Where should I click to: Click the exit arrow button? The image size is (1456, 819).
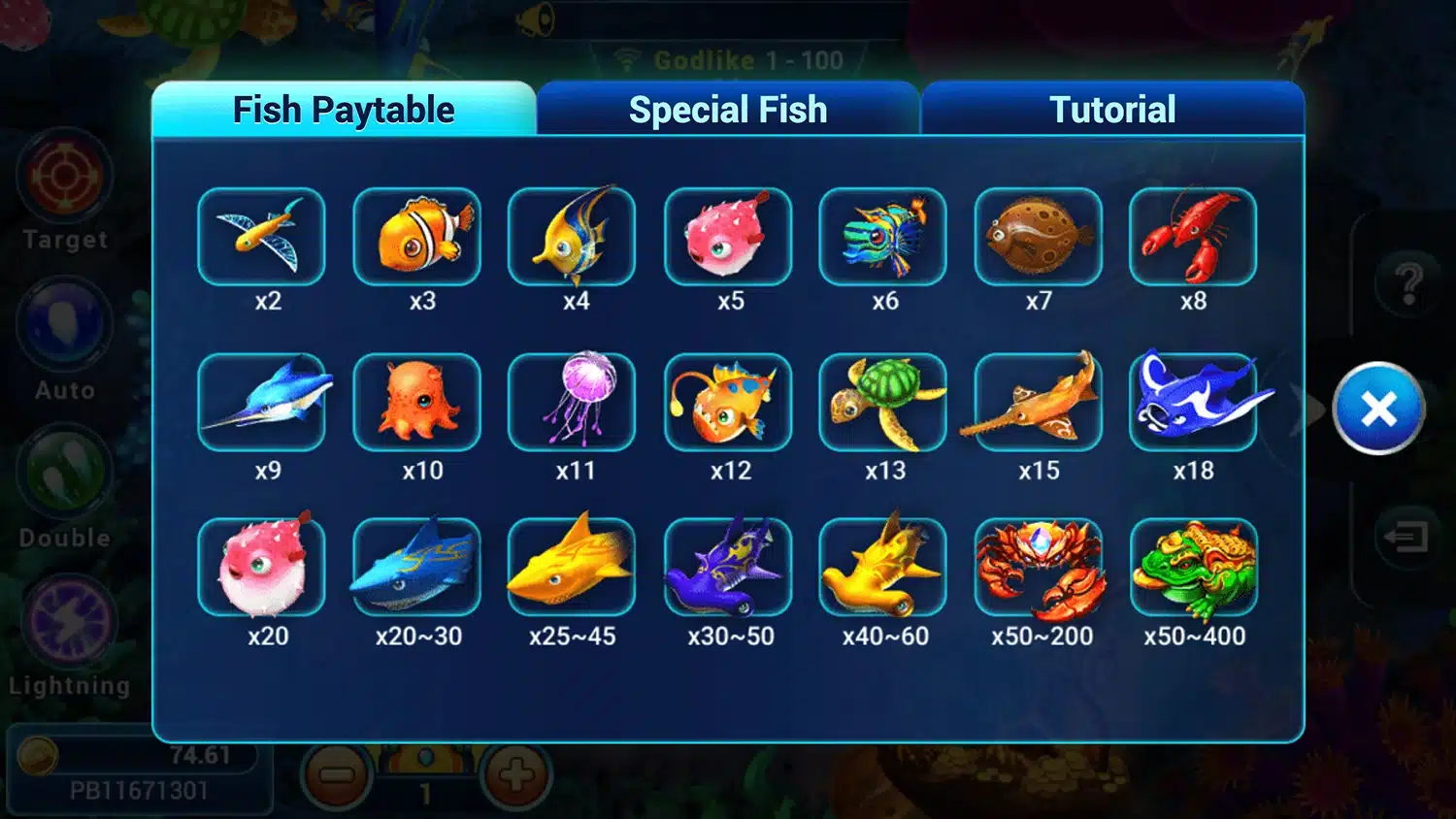1405,536
